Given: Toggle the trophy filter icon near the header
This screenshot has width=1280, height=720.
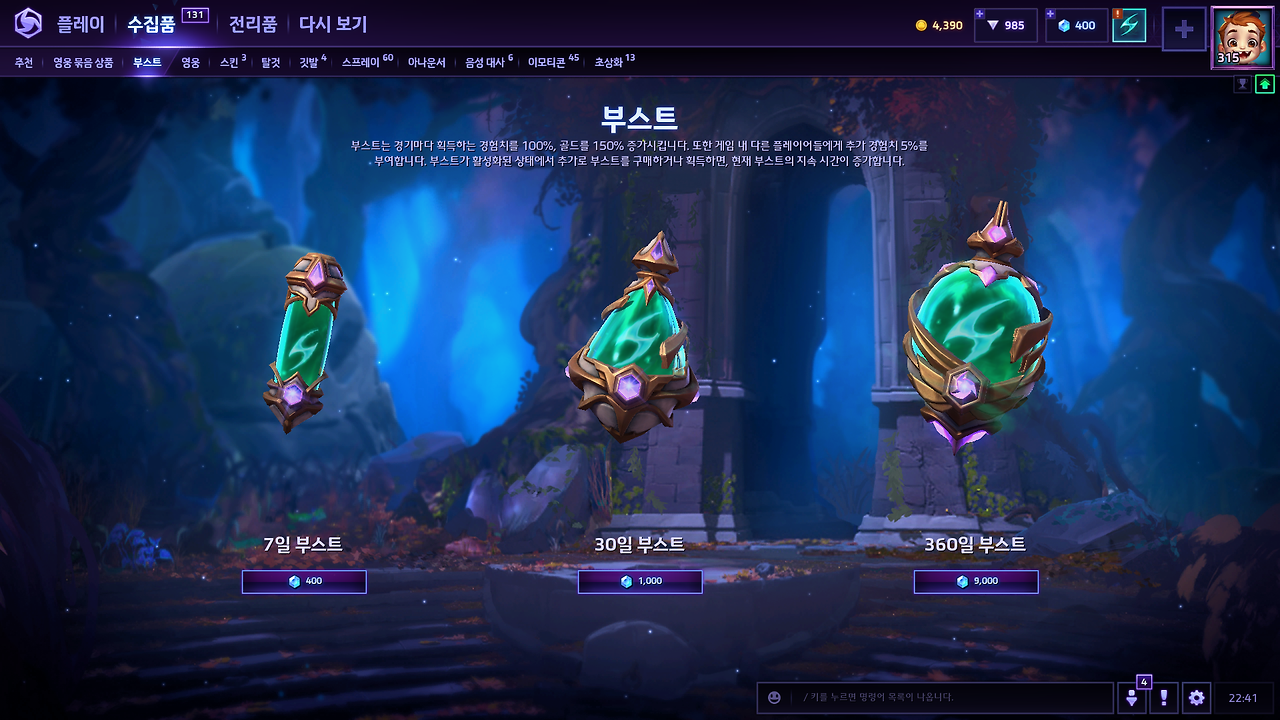Looking at the screenshot, I should point(1243,83).
